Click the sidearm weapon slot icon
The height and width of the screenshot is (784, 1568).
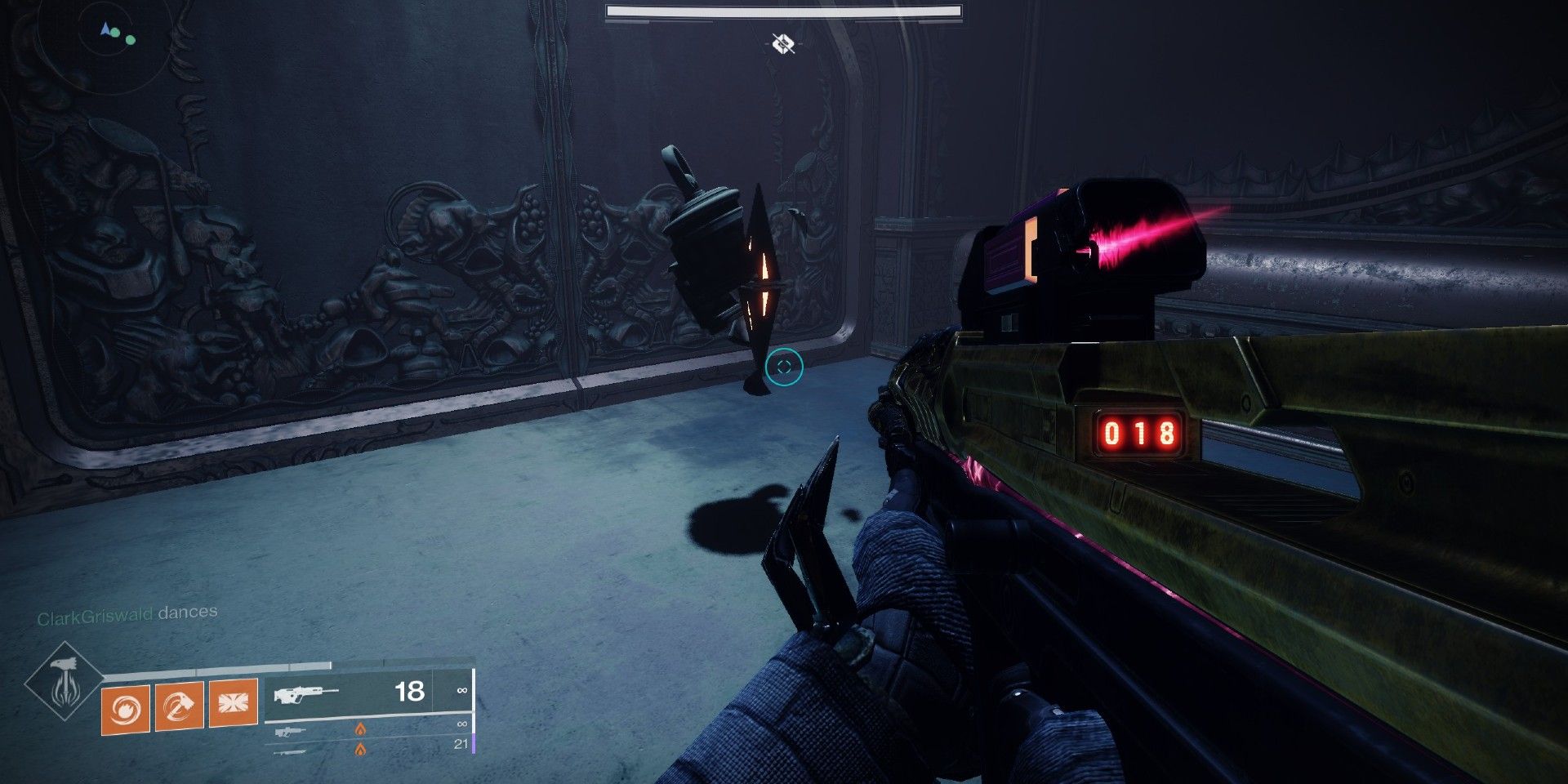290,733
